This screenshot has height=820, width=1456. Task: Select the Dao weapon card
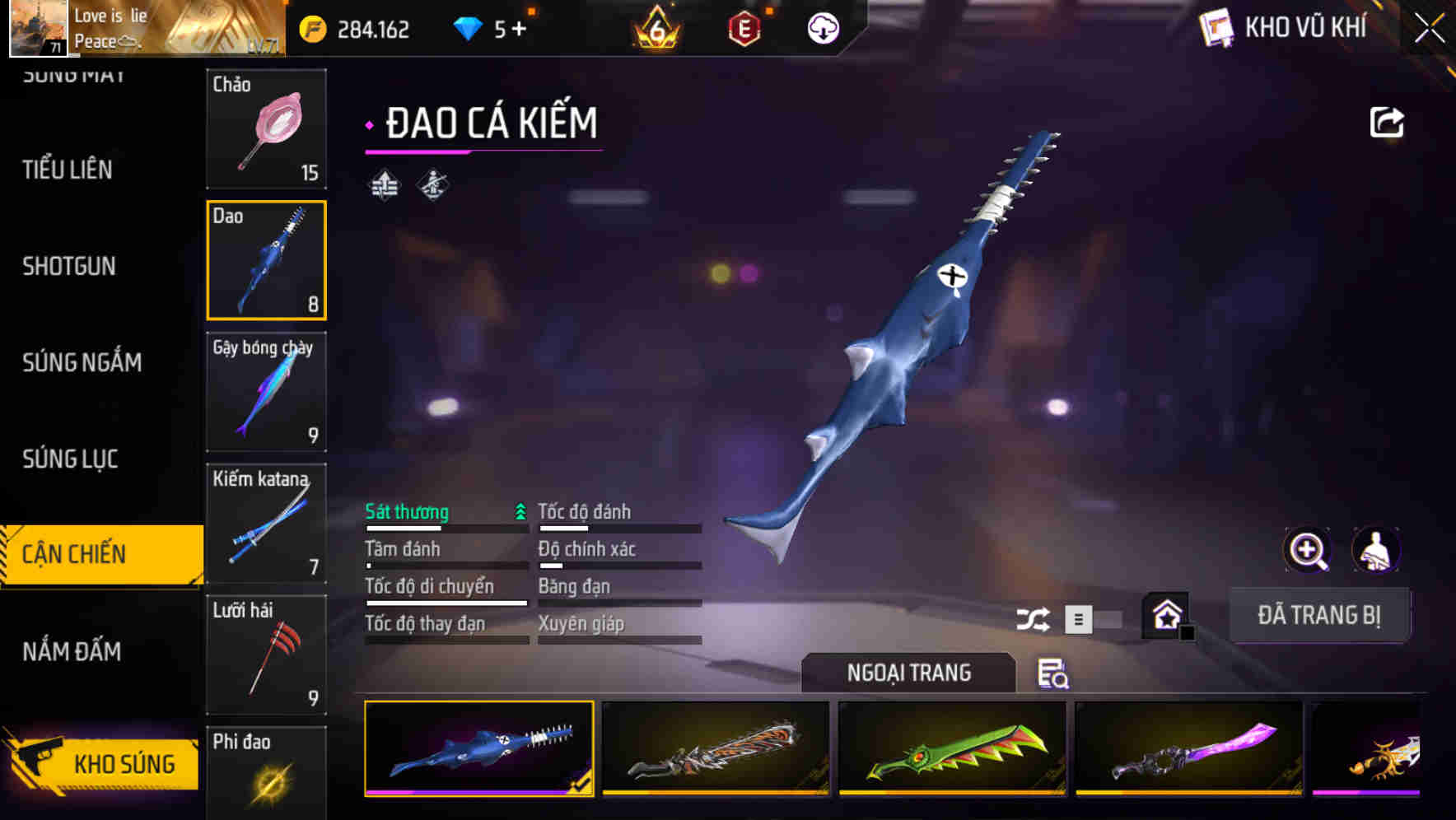click(x=266, y=260)
